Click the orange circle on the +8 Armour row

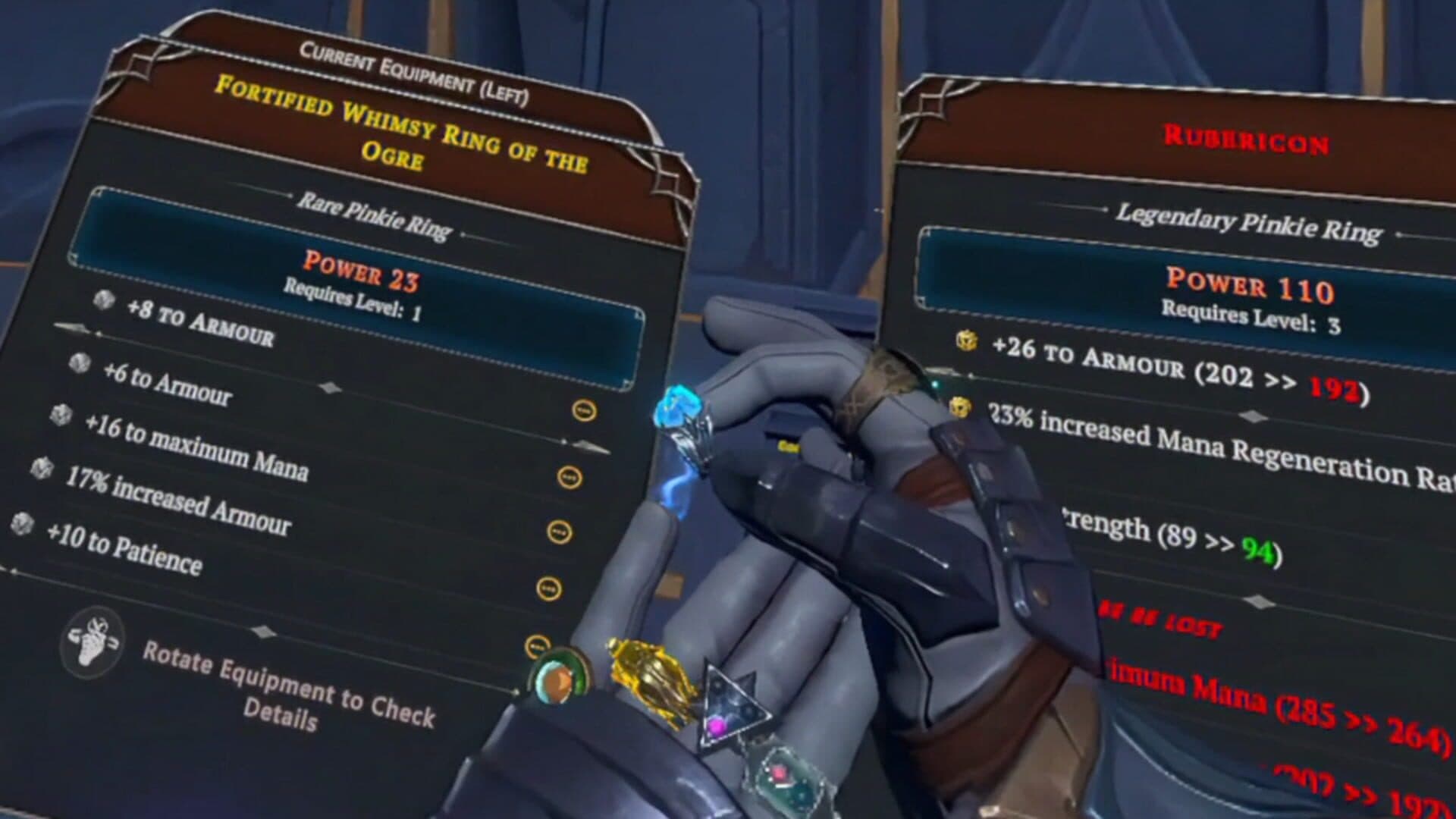584,411
